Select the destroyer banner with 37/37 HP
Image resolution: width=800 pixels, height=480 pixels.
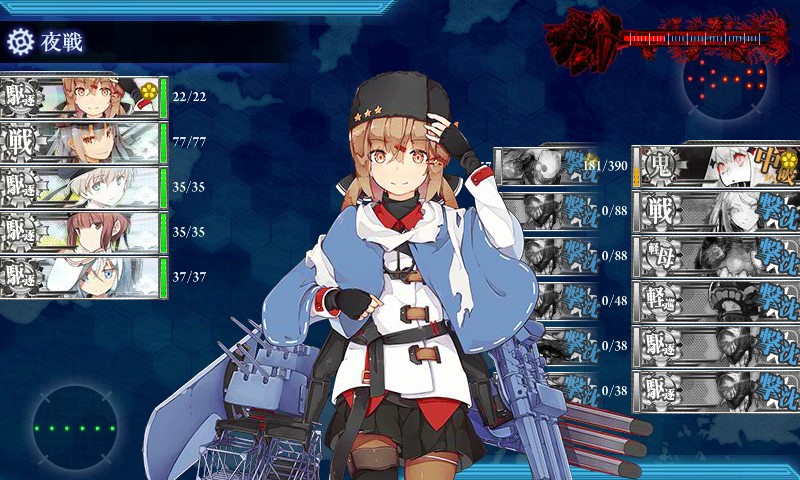click(80, 277)
